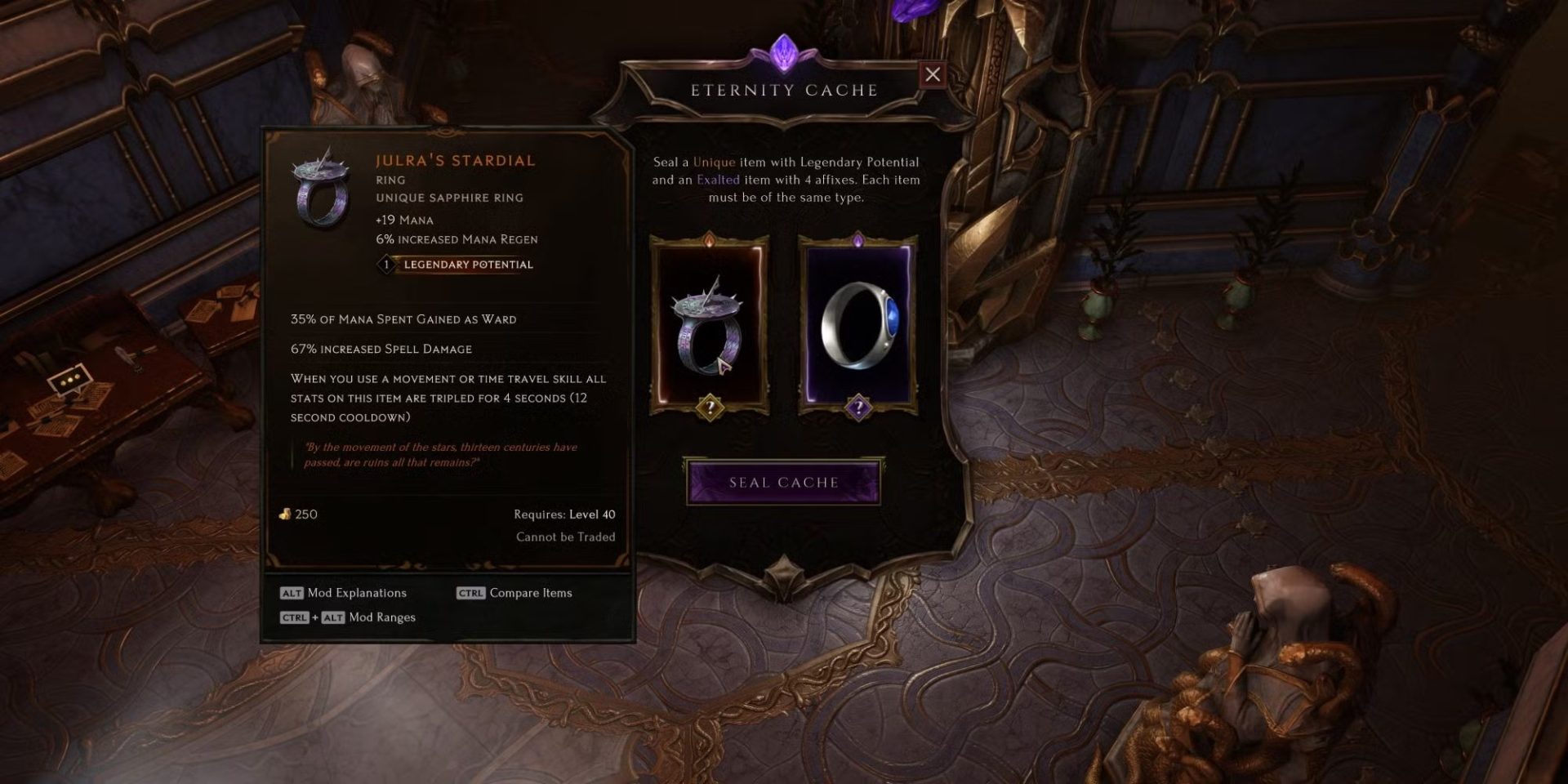Click the Julra's Stardial tooltip header
Viewport: 1568px width, 784px height.
pyautogui.click(x=454, y=160)
